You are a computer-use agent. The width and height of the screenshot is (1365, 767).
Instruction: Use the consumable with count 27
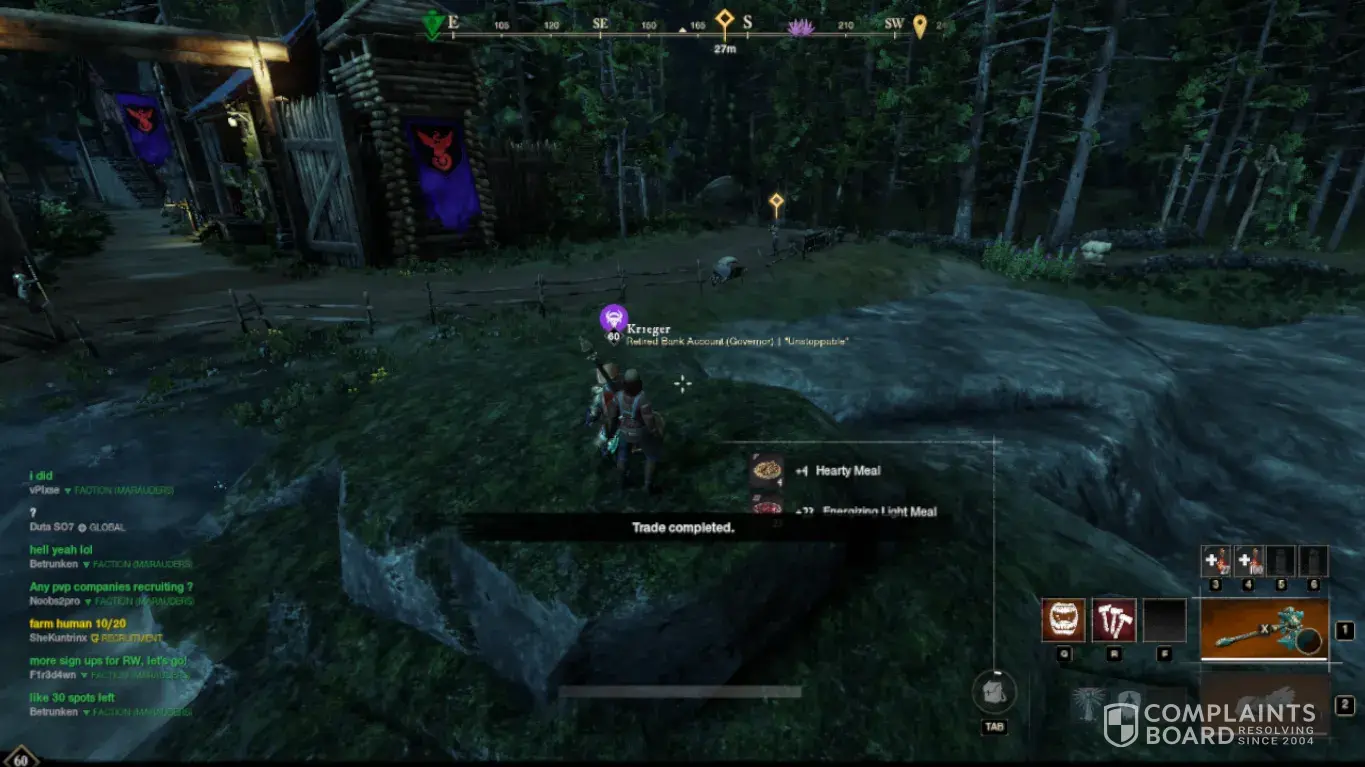tap(1215, 561)
